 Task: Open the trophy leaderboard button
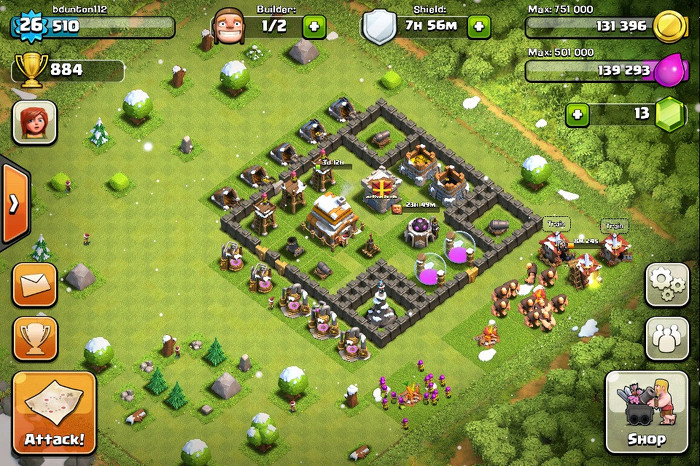pos(34,339)
